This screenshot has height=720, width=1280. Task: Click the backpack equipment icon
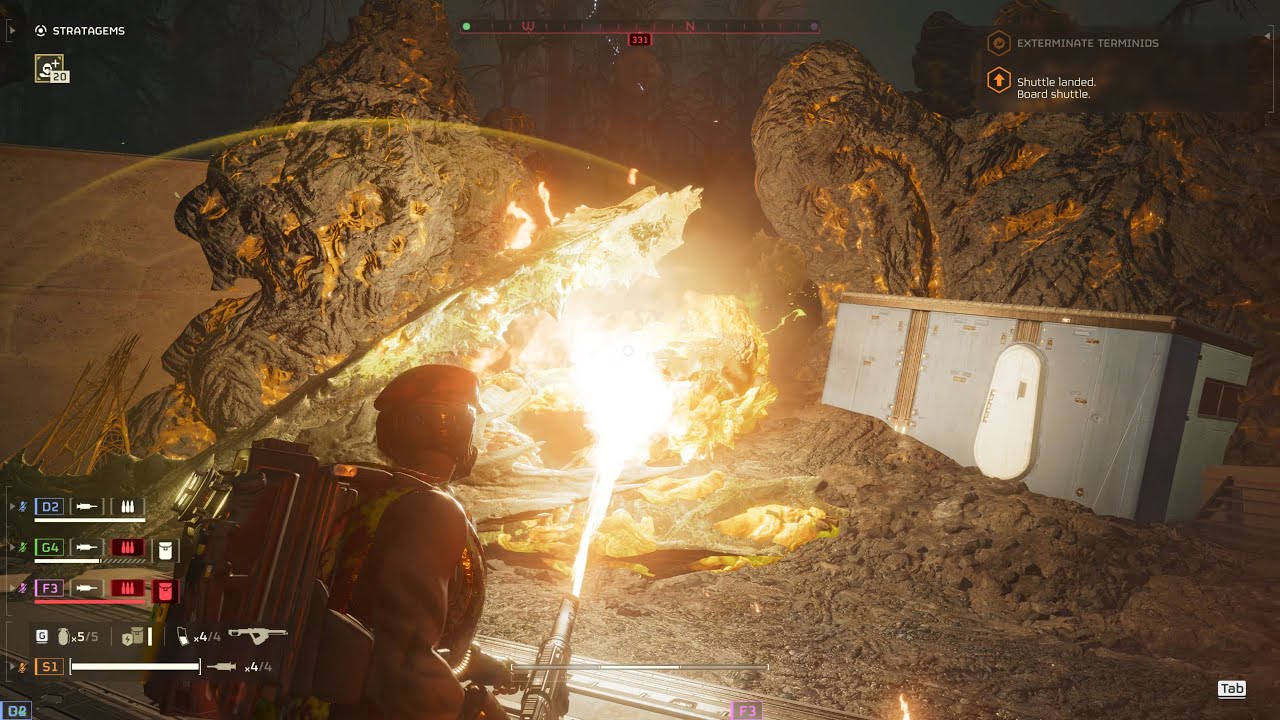point(132,636)
